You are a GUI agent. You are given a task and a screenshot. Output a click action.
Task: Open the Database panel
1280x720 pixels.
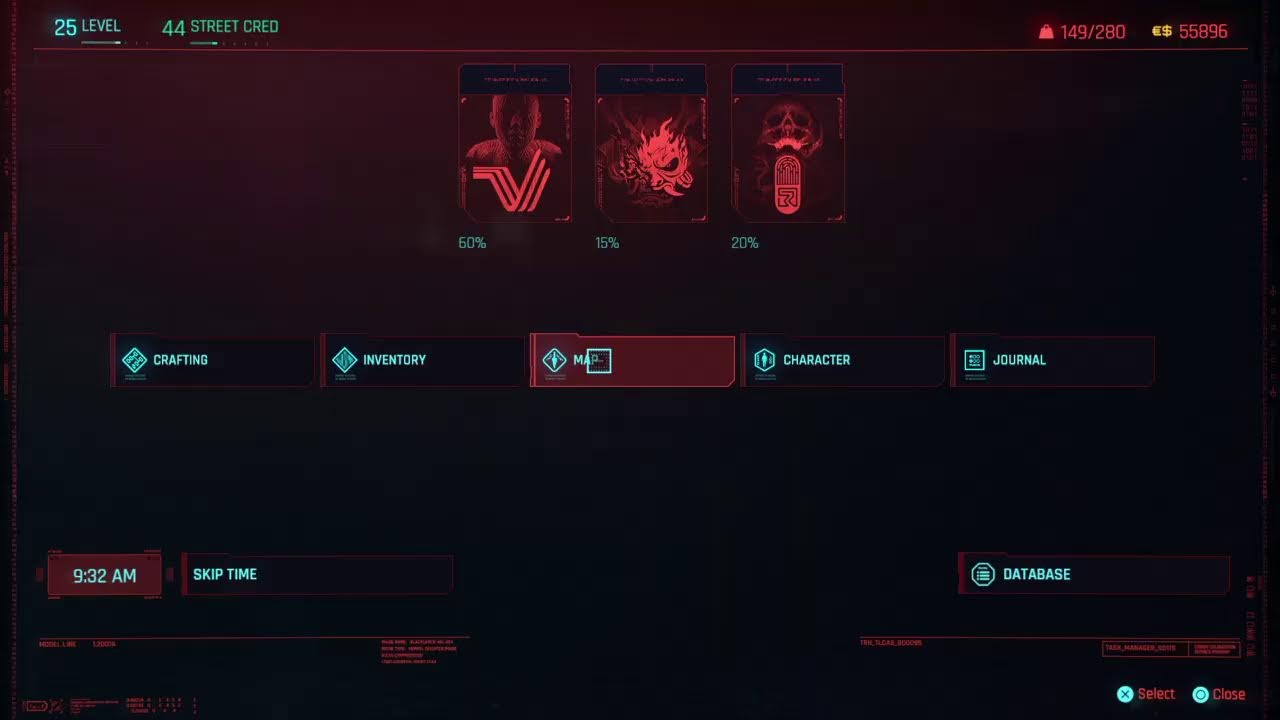pos(1094,574)
